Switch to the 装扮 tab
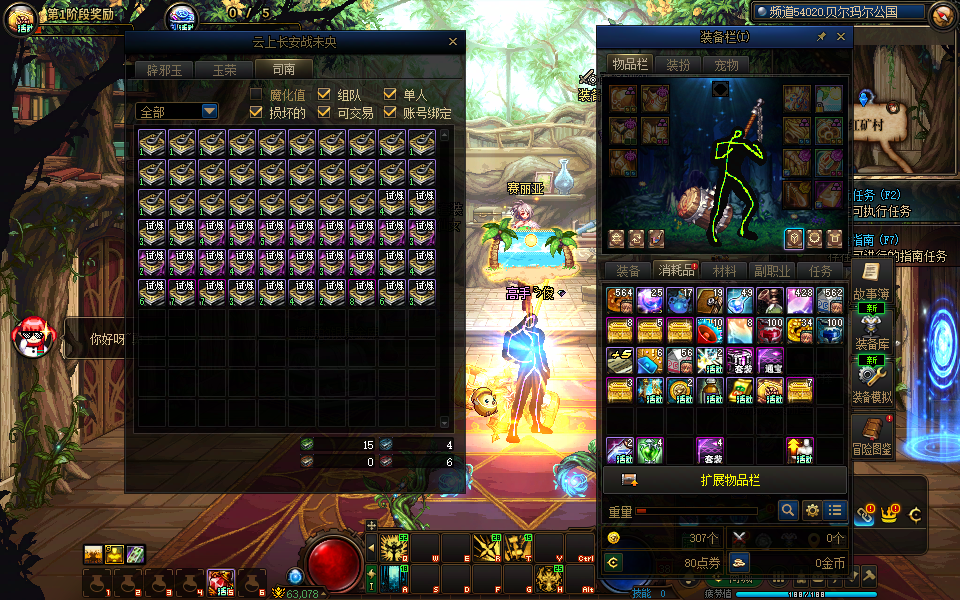 click(x=678, y=65)
